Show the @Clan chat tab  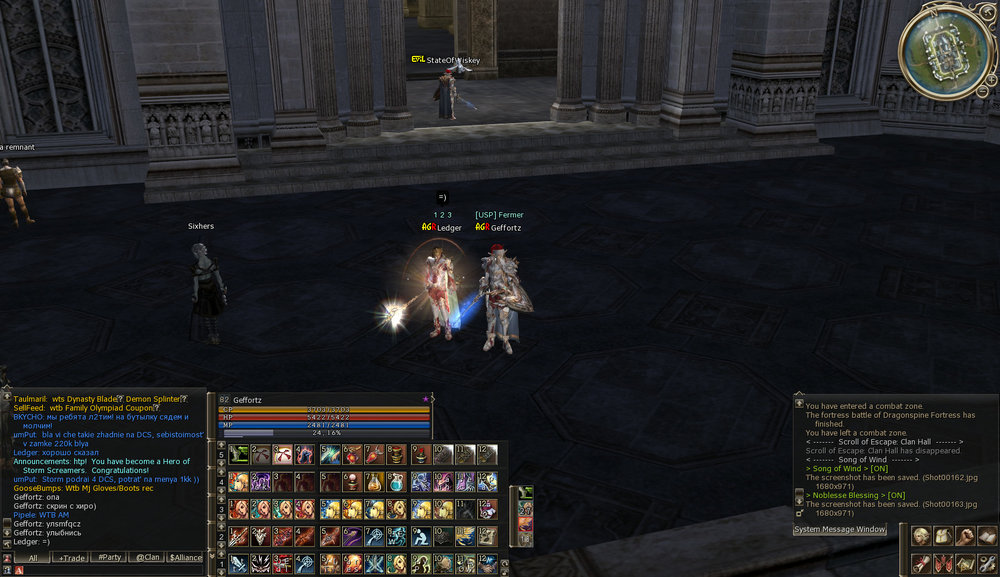coord(146,558)
